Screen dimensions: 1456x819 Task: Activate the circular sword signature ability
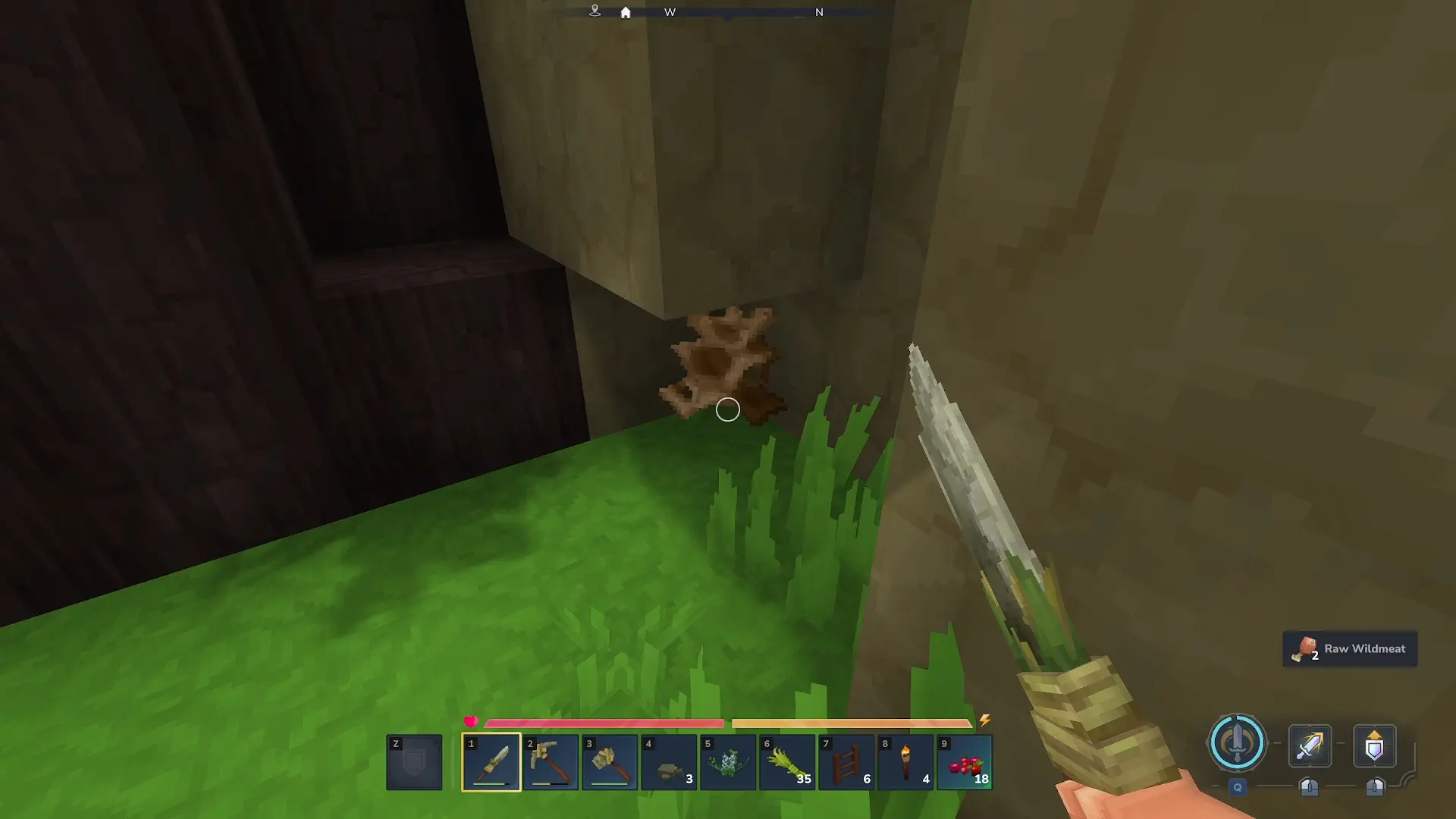tap(1237, 743)
